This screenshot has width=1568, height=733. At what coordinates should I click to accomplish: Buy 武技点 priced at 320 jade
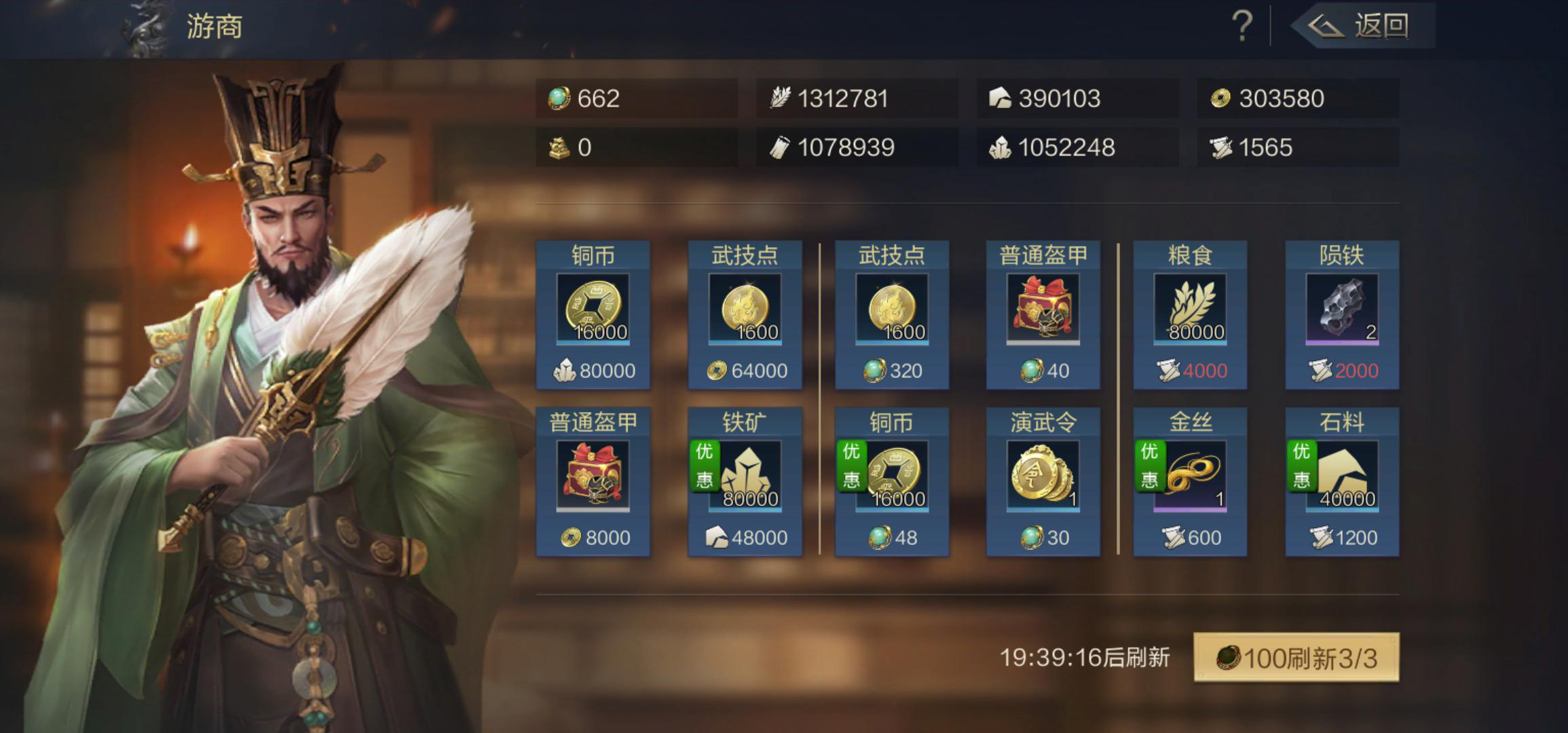(891, 315)
